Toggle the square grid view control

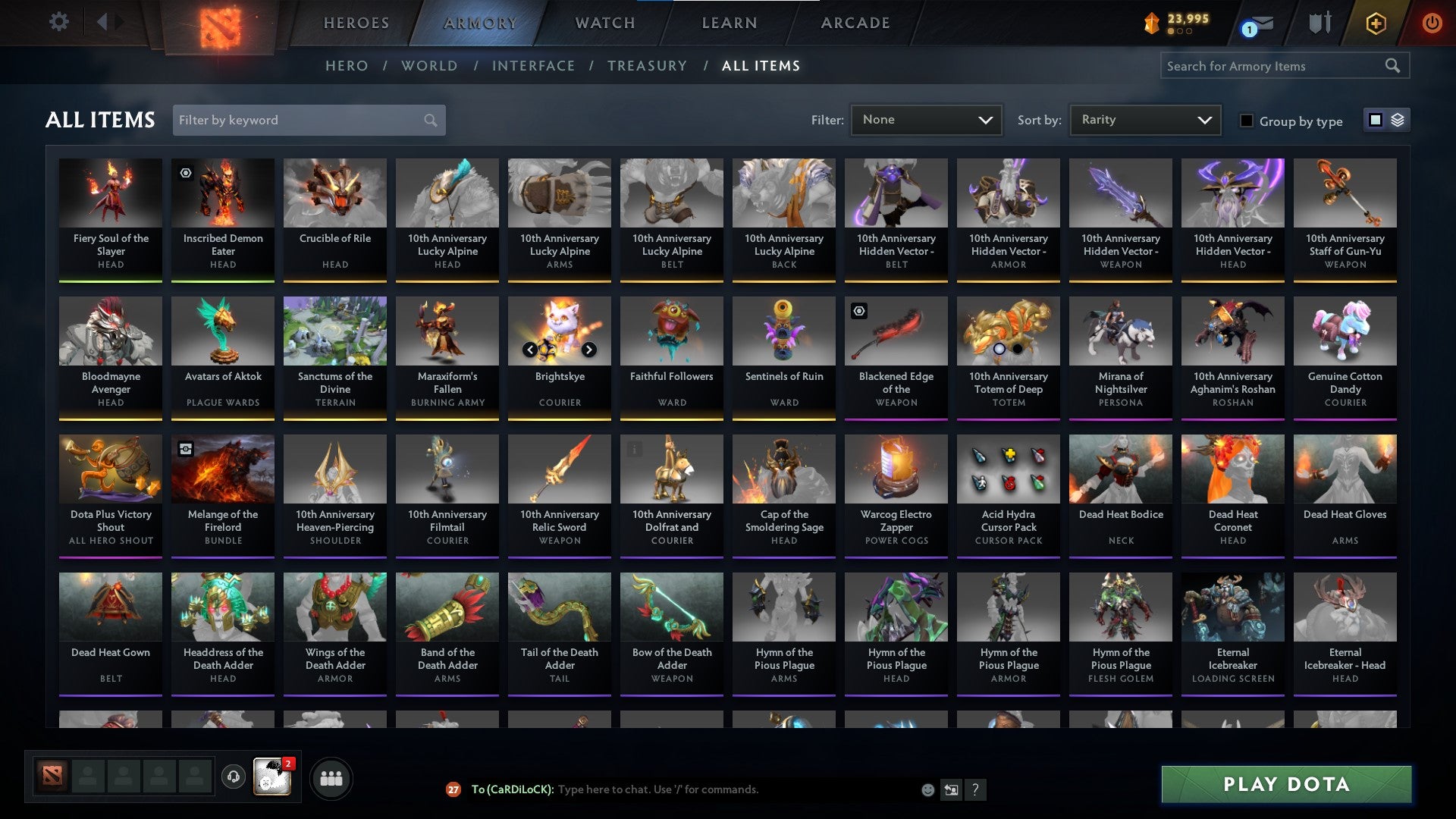[x=1375, y=120]
